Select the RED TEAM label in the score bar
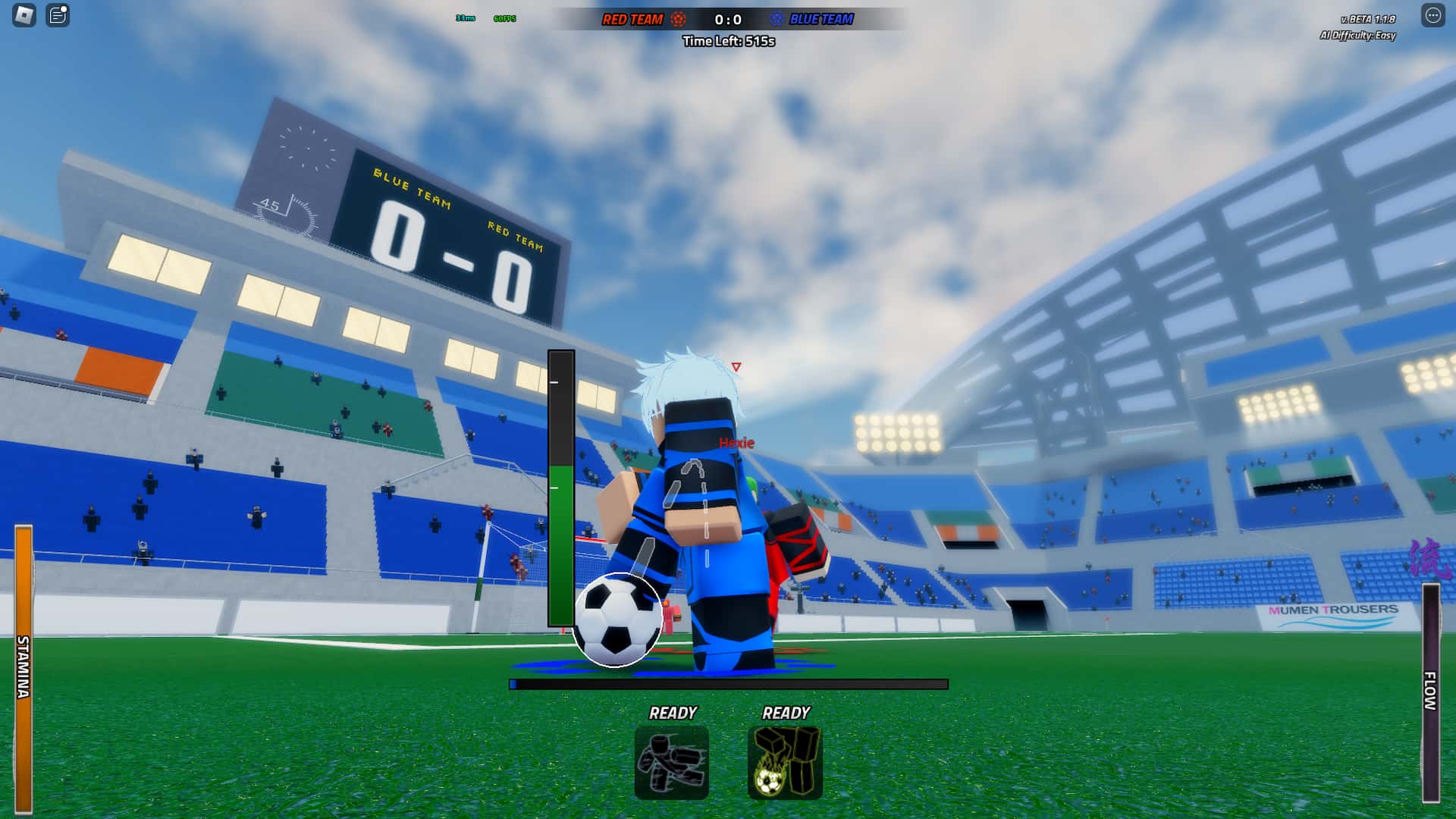The image size is (1456, 819). coord(632,19)
